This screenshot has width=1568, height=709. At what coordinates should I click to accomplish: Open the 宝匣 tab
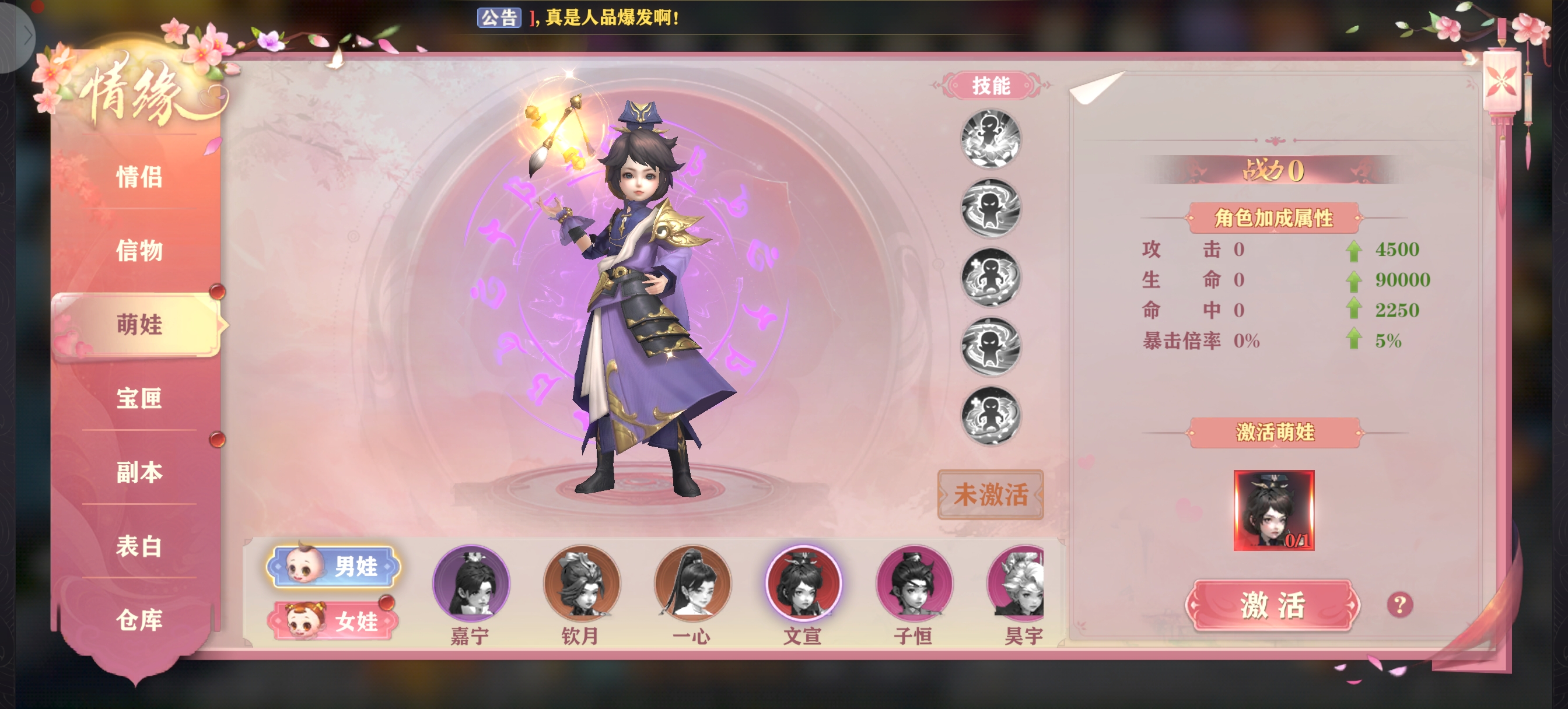pyautogui.click(x=139, y=398)
